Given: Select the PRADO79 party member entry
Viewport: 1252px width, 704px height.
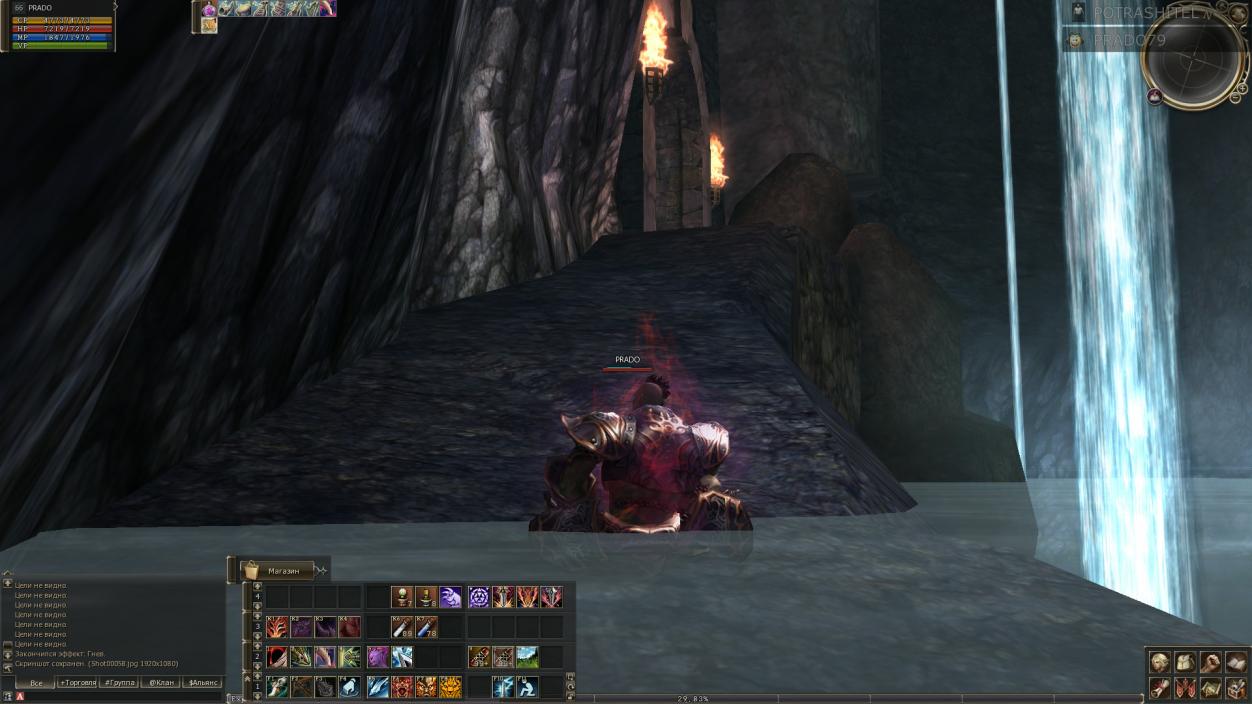Looking at the screenshot, I should click(1130, 40).
